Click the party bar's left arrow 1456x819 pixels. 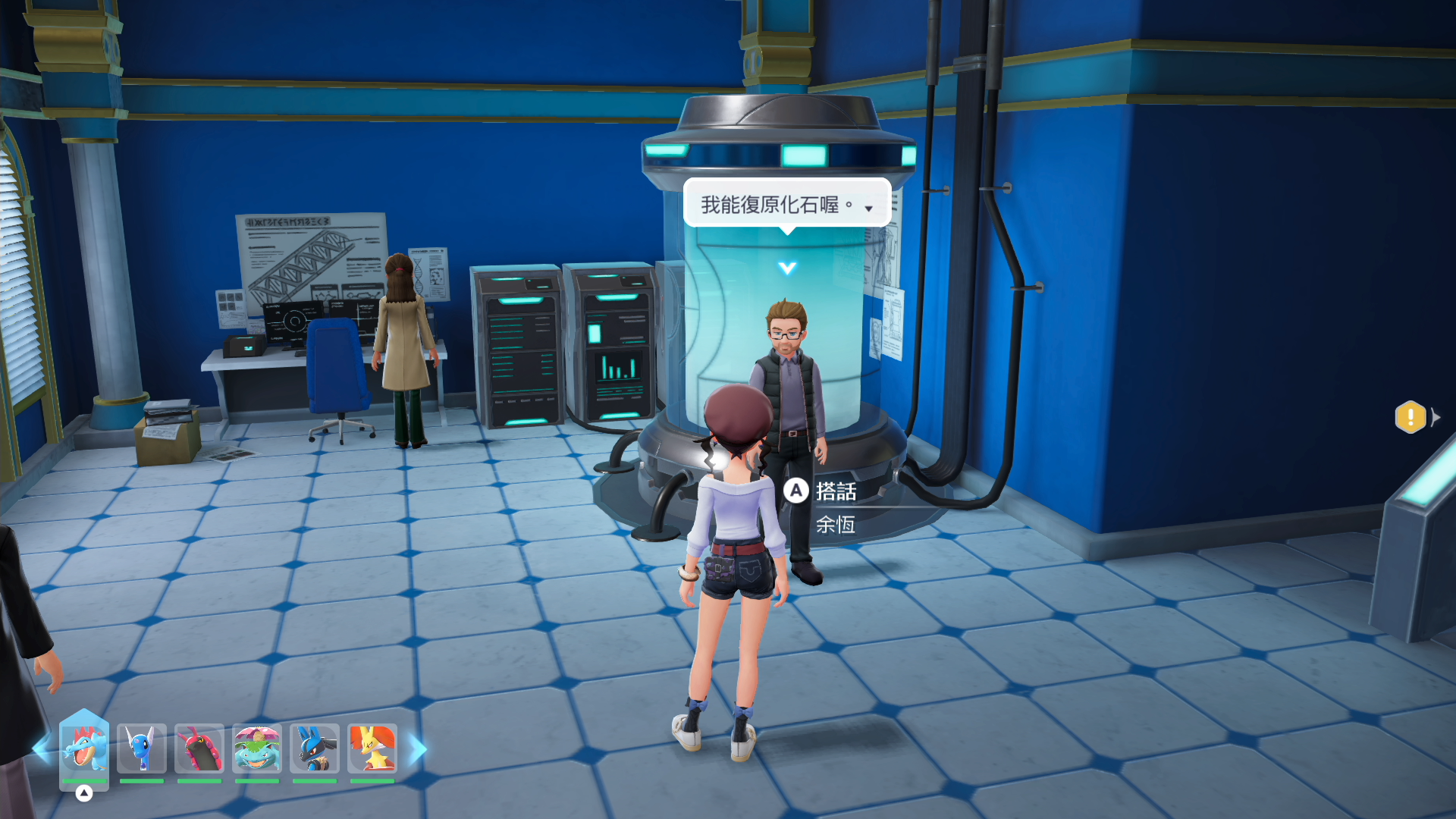coord(42,748)
